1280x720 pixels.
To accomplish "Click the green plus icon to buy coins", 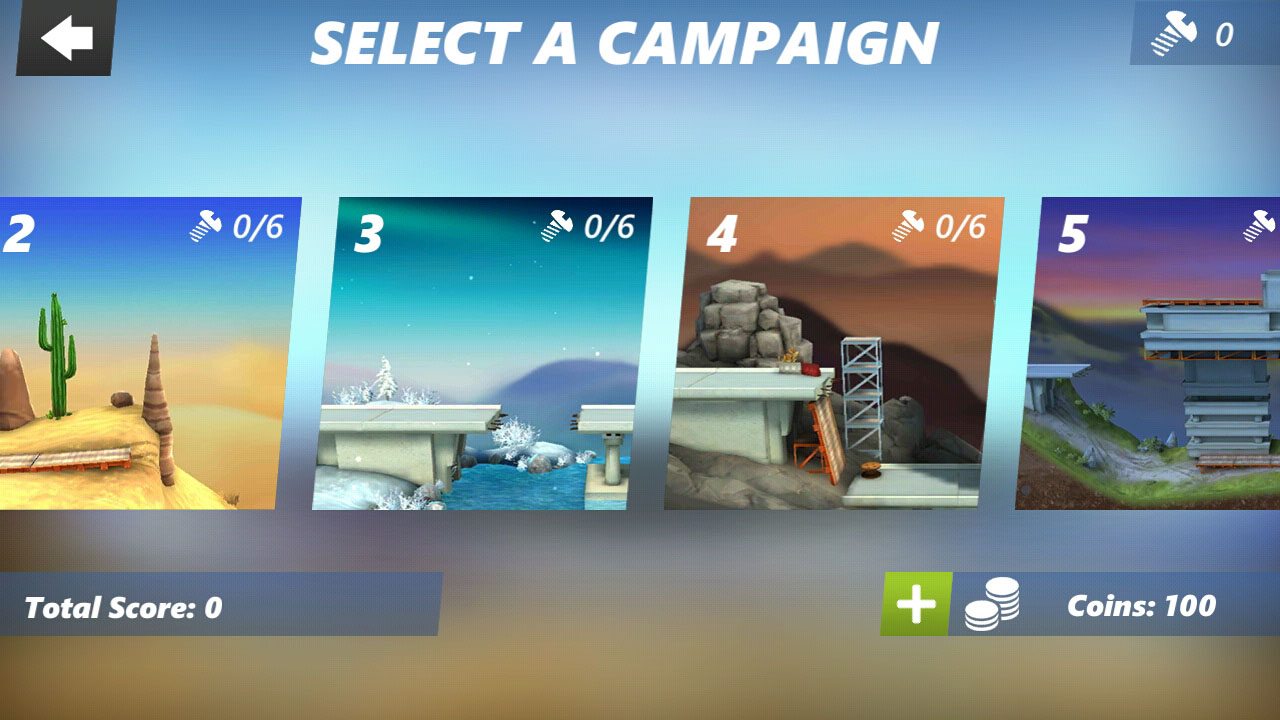I will (x=916, y=604).
